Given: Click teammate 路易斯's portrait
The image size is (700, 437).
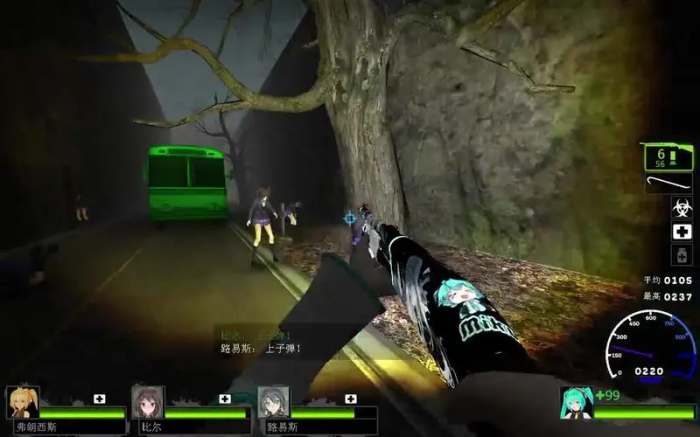Looking at the screenshot, I should 272,402.
